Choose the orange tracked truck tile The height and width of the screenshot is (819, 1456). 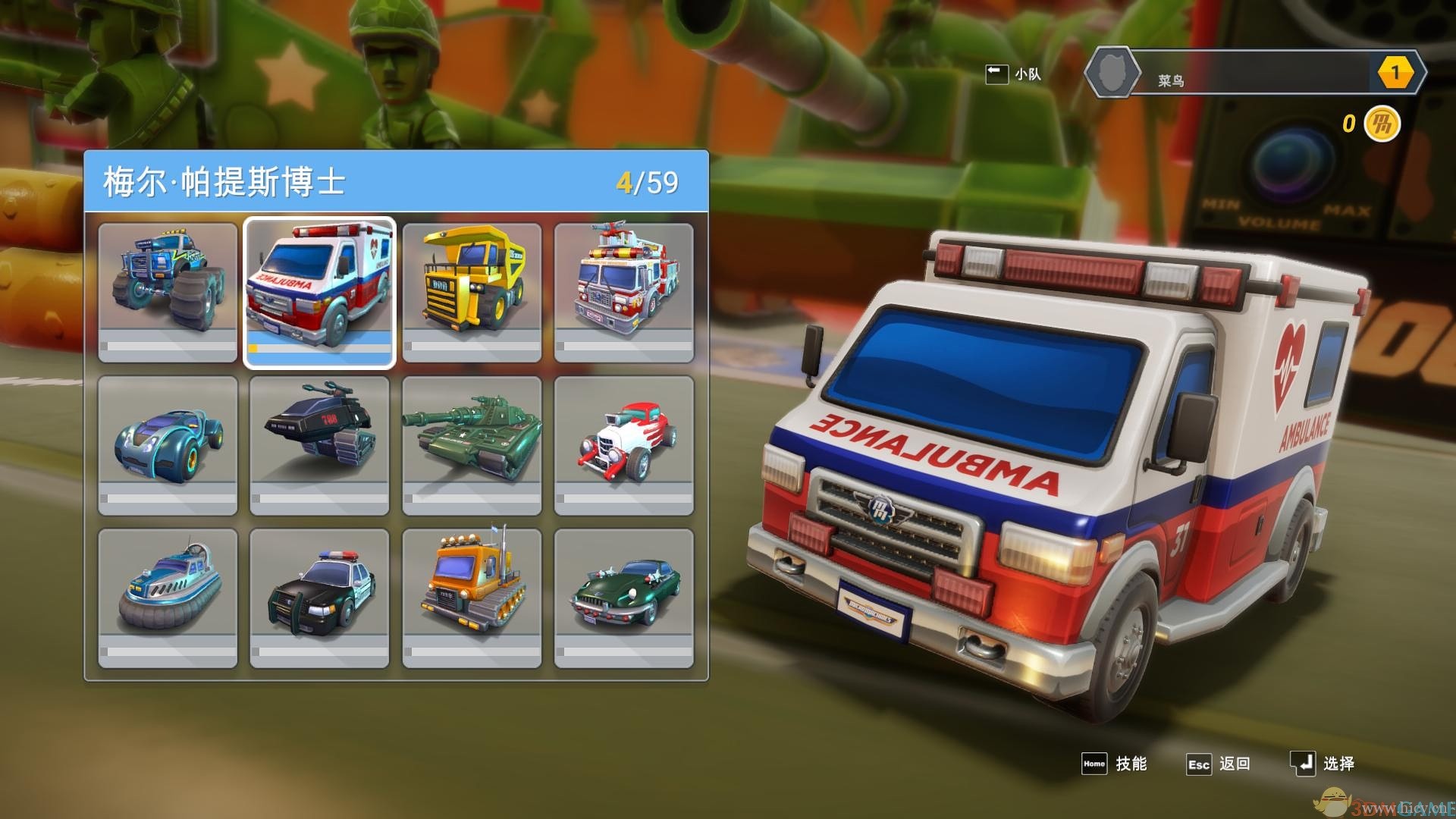click(x=472, y=598)
